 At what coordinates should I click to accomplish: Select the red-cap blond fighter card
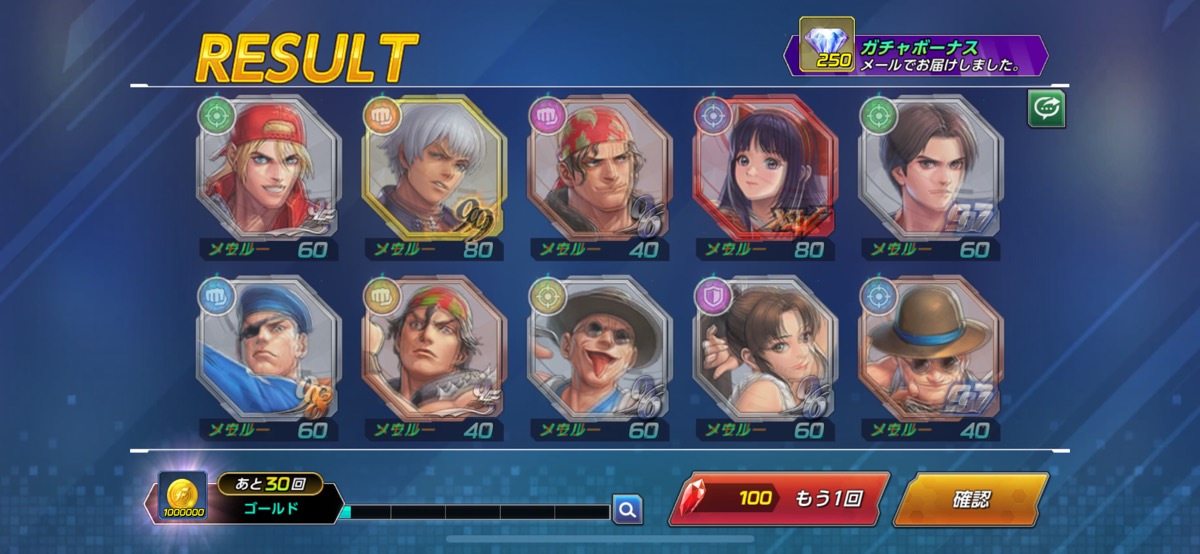[268, 170]
